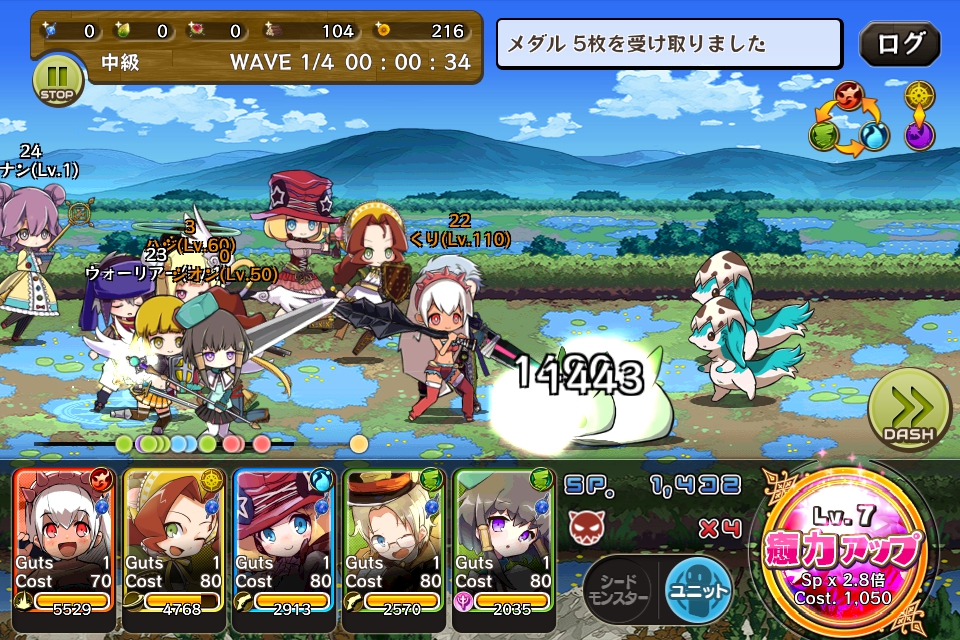This screenshot has width=960, height=640.
Task: Summon the white-haired red-eyed unit card
Action: pos(65,542)
